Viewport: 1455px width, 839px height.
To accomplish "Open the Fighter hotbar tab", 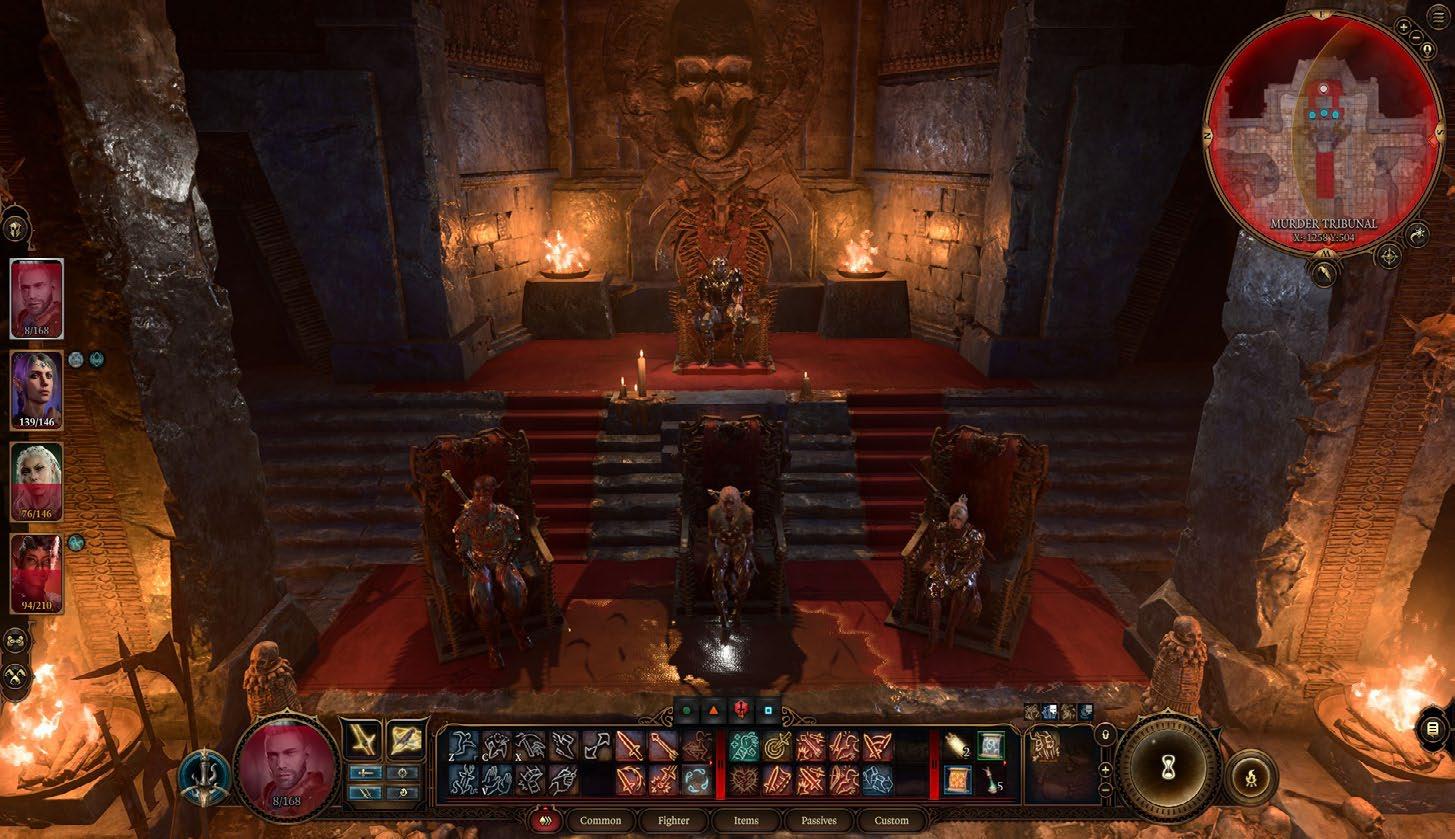I will [673, 820].
